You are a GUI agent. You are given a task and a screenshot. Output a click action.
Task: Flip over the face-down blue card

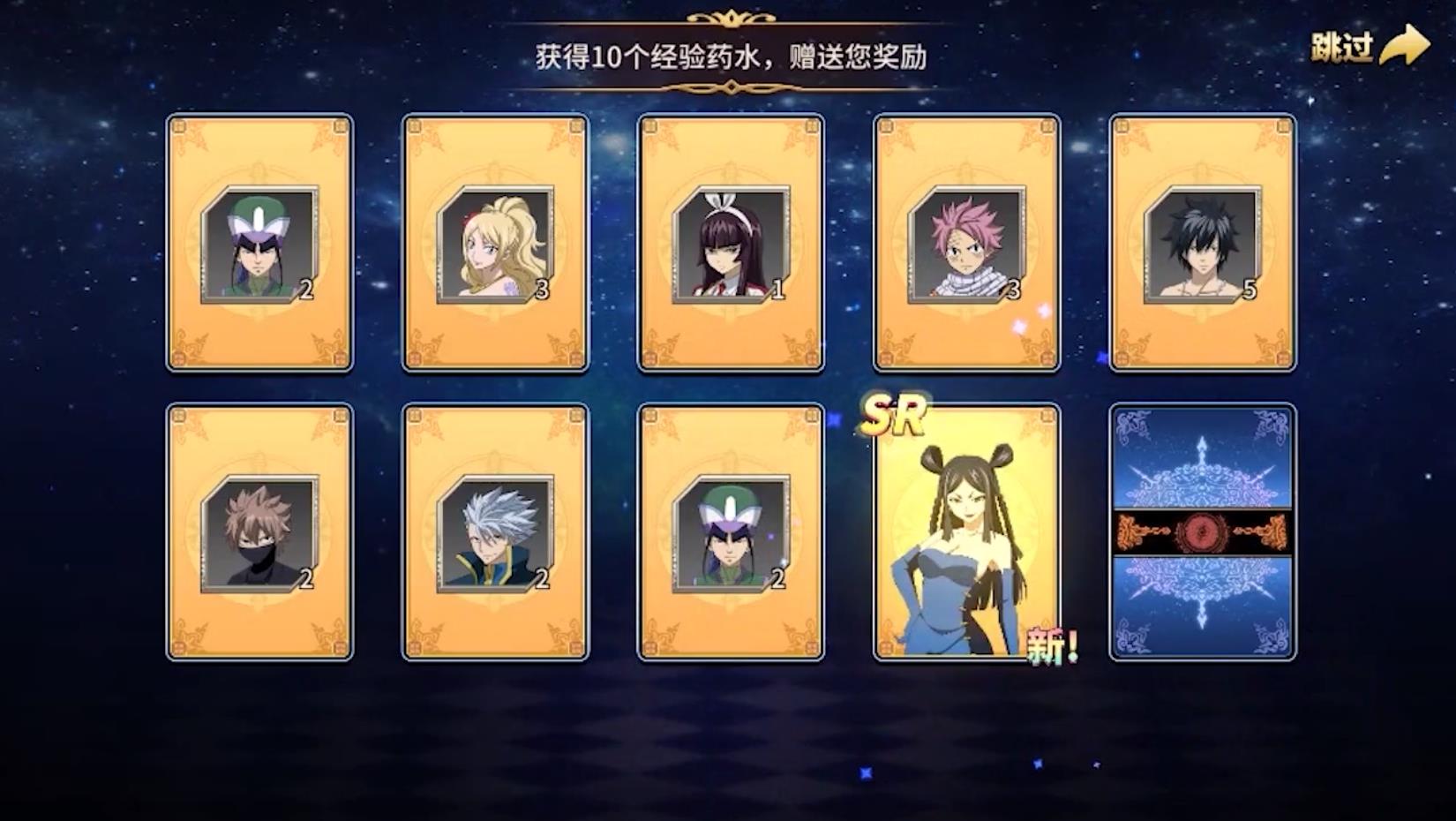pos(1205,530)
